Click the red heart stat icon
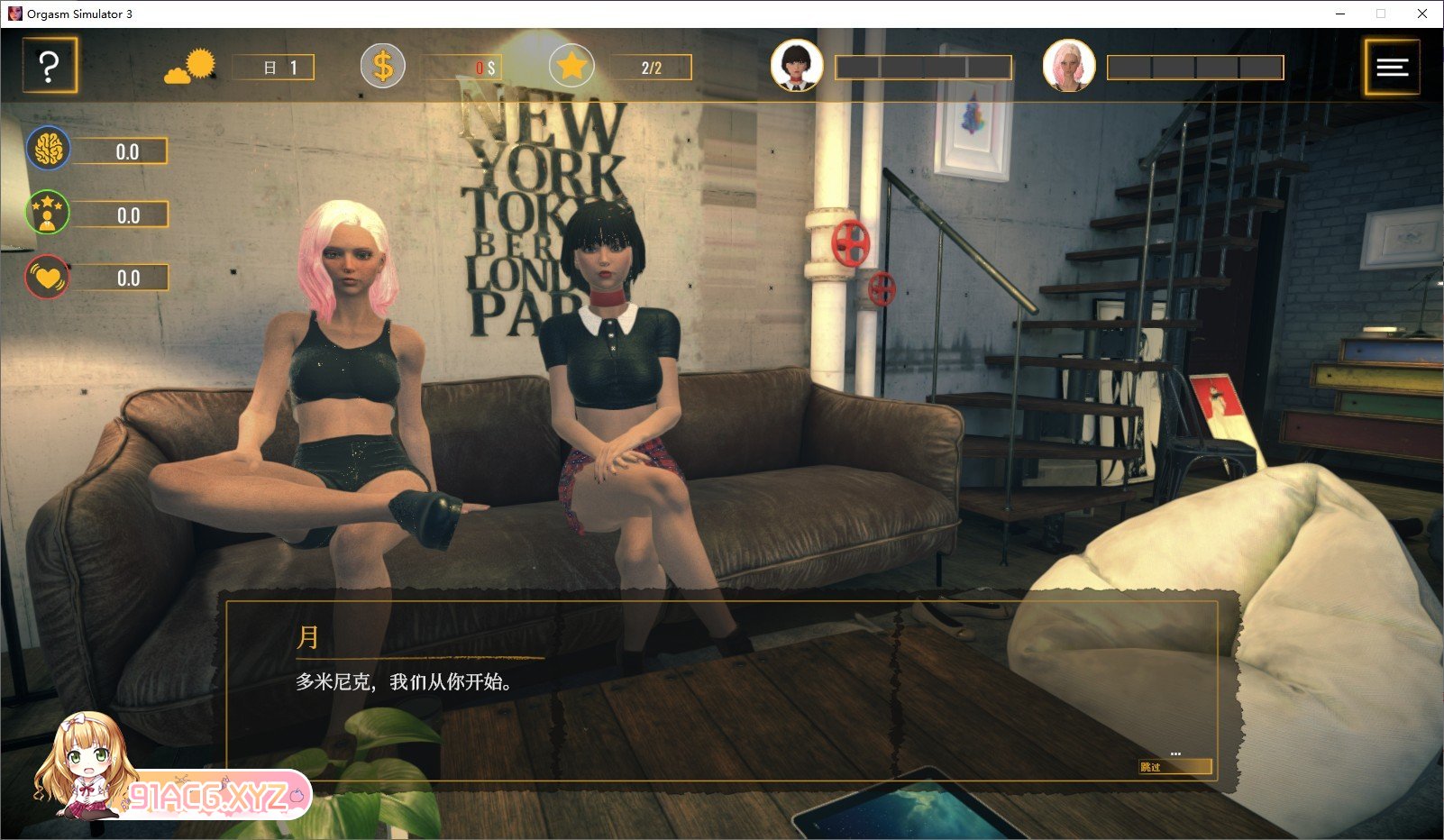The width and height of the screenshot is (1444, 840). [48, 277]
